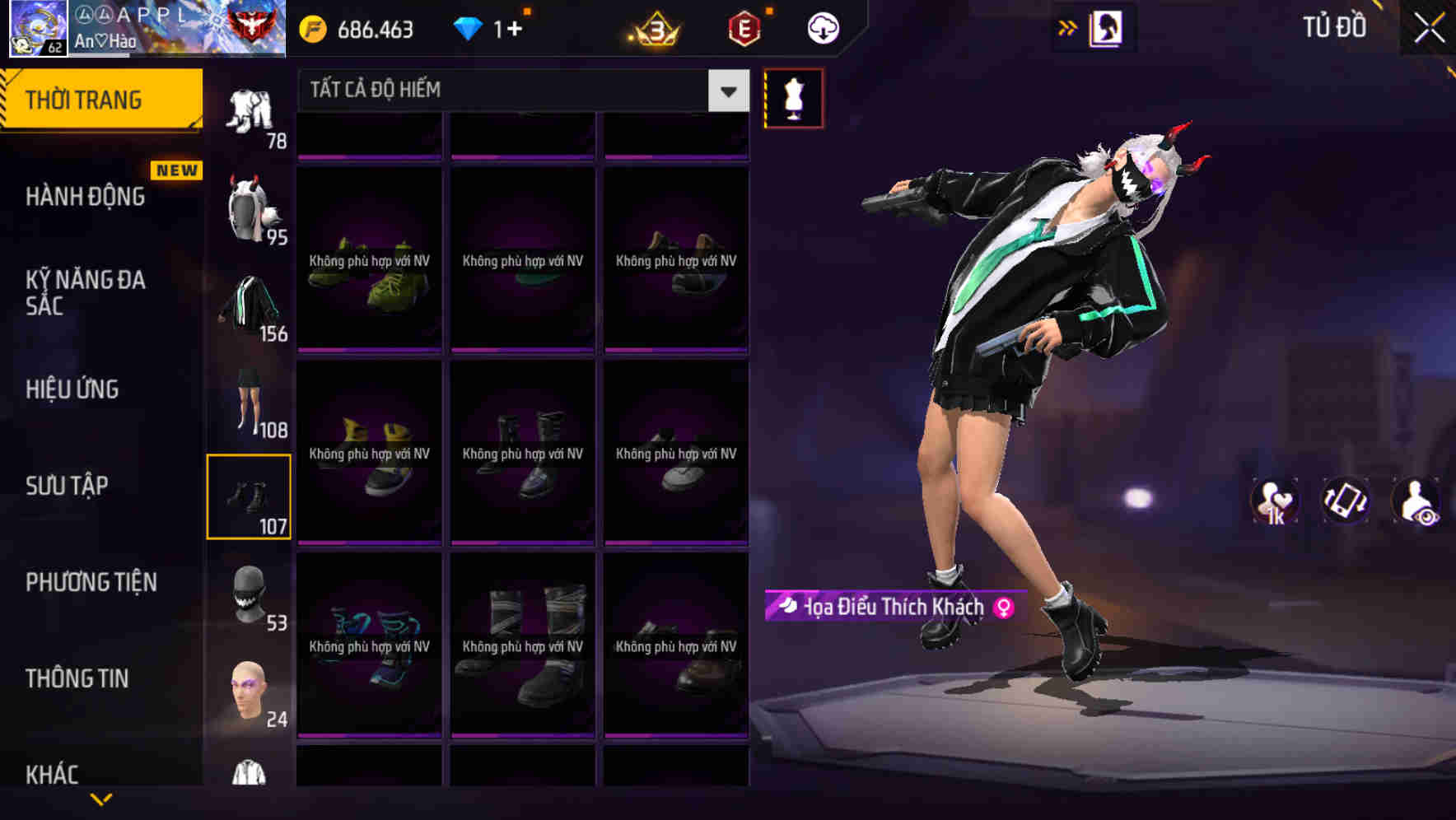Image resolution: width=1456 pixels, height=820 pixels.
Task: Click the mannequin outfit preset icon
Action: (793, 97)
